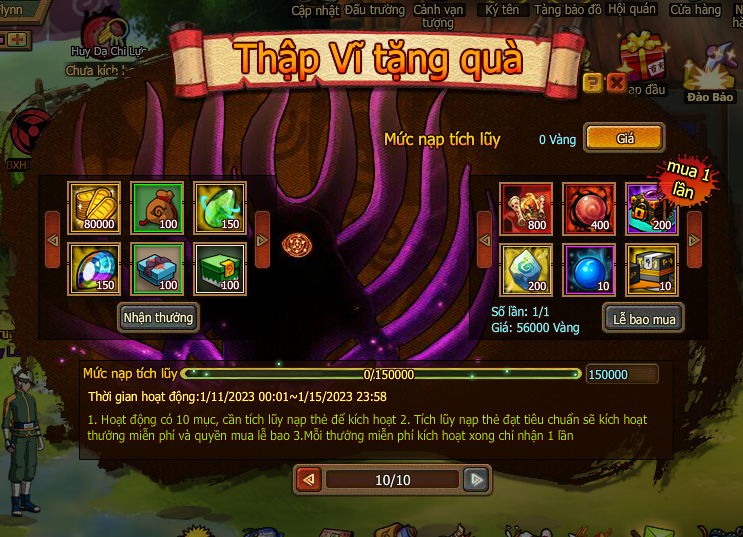Go to the next page arrow
Viewport: 743px width, 537px height.
tap(477, 480)
